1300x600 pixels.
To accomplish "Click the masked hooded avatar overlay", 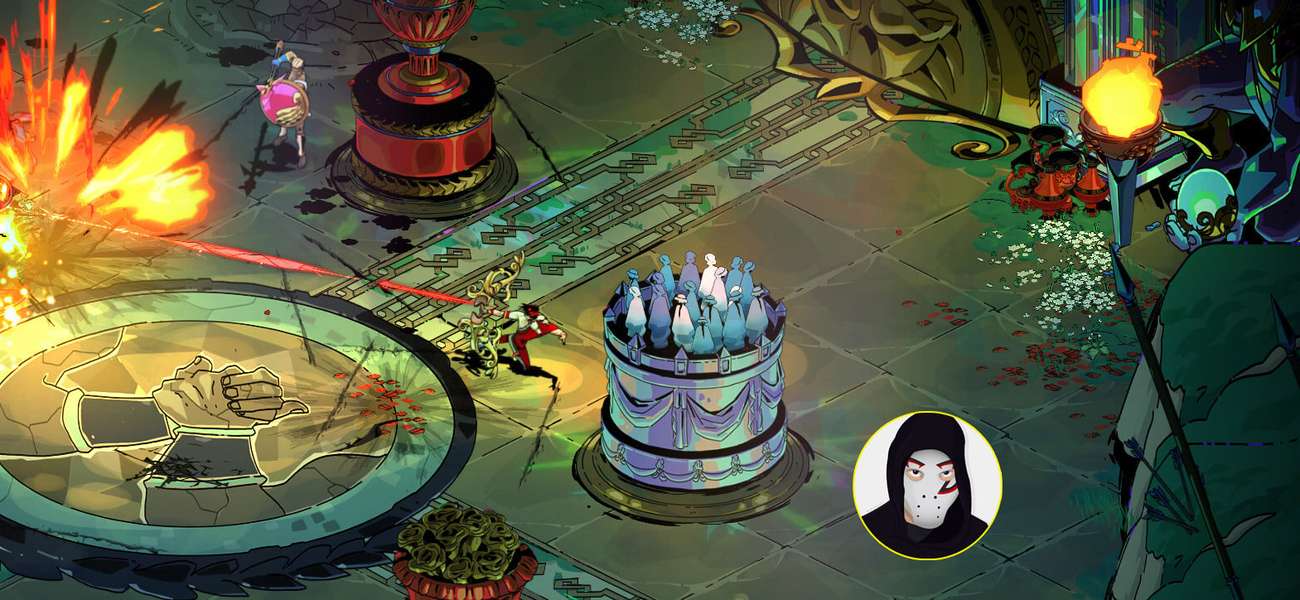I will coord(927,485).
